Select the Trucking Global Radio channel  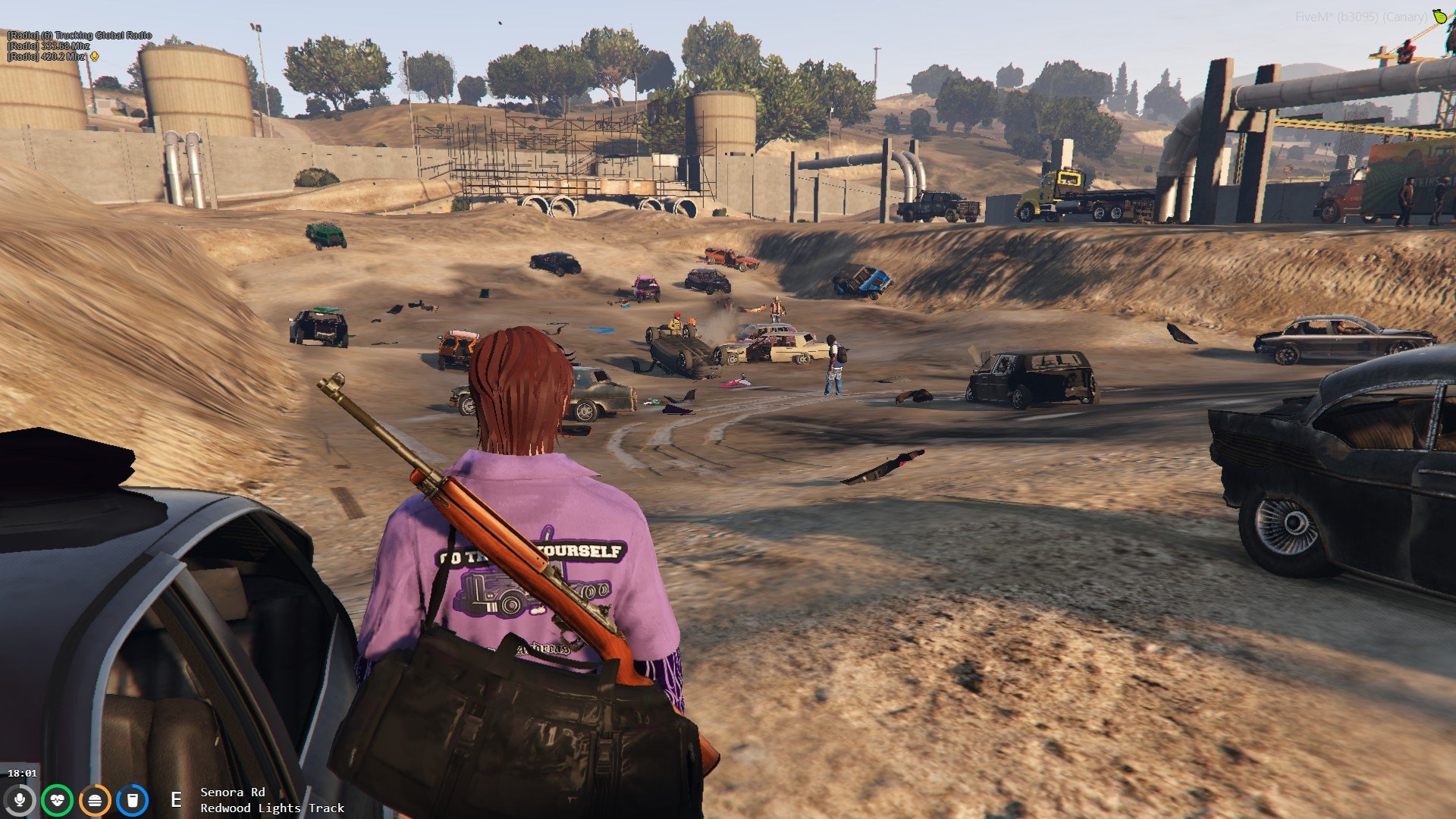pyautogui.click(x=80, y=36)
